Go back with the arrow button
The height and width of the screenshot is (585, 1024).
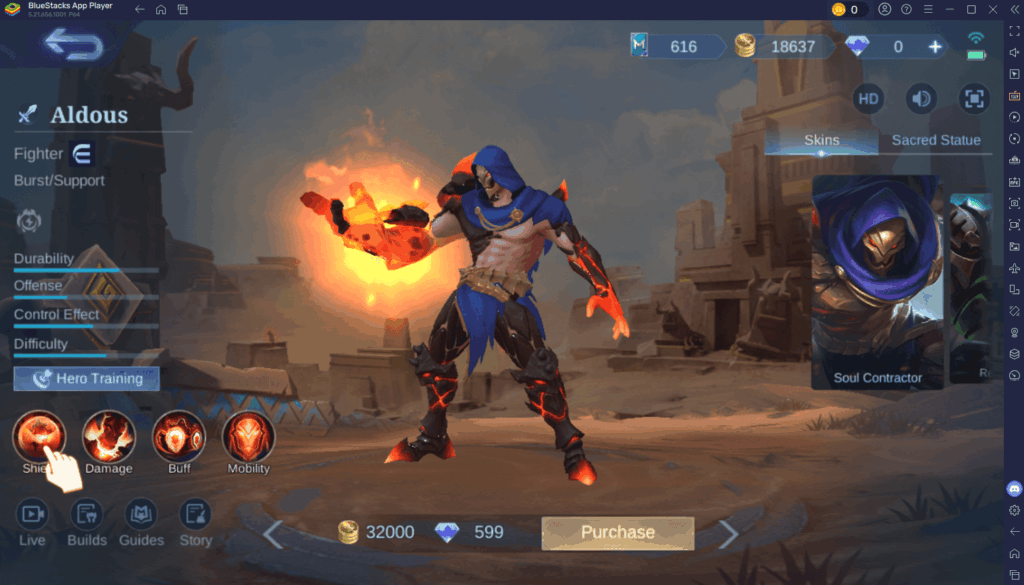pyautogui.click(x=73, y=45)
